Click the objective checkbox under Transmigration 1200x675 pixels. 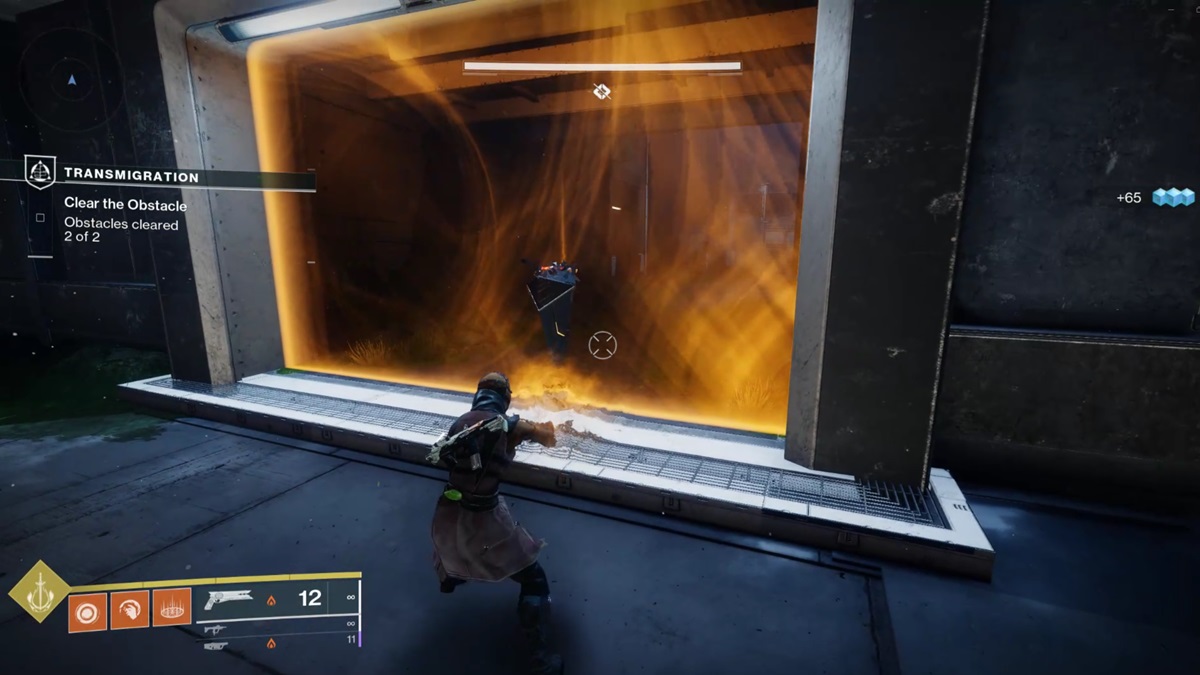point(40,217)
